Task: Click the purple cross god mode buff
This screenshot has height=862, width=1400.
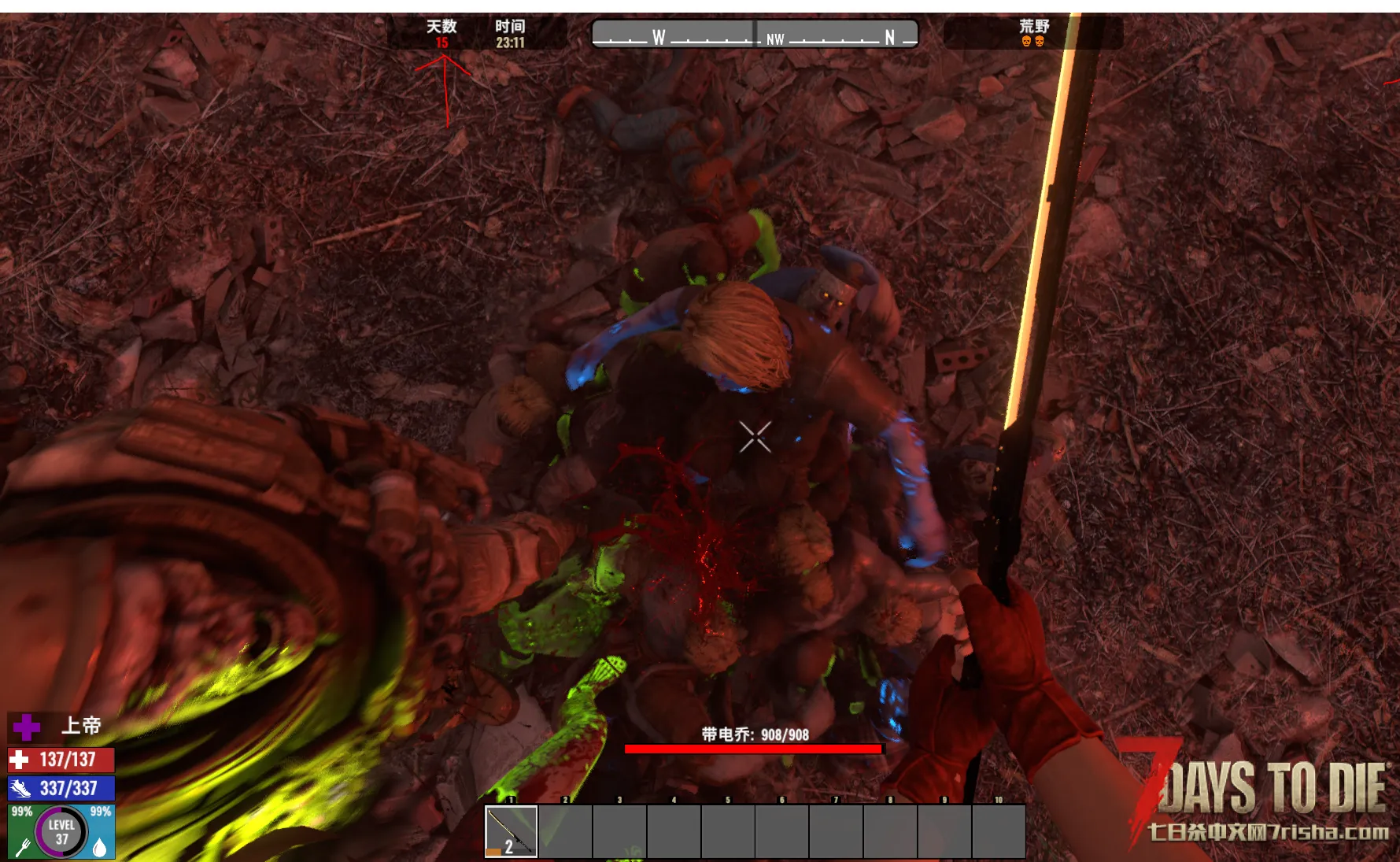Action: point(26,727)
